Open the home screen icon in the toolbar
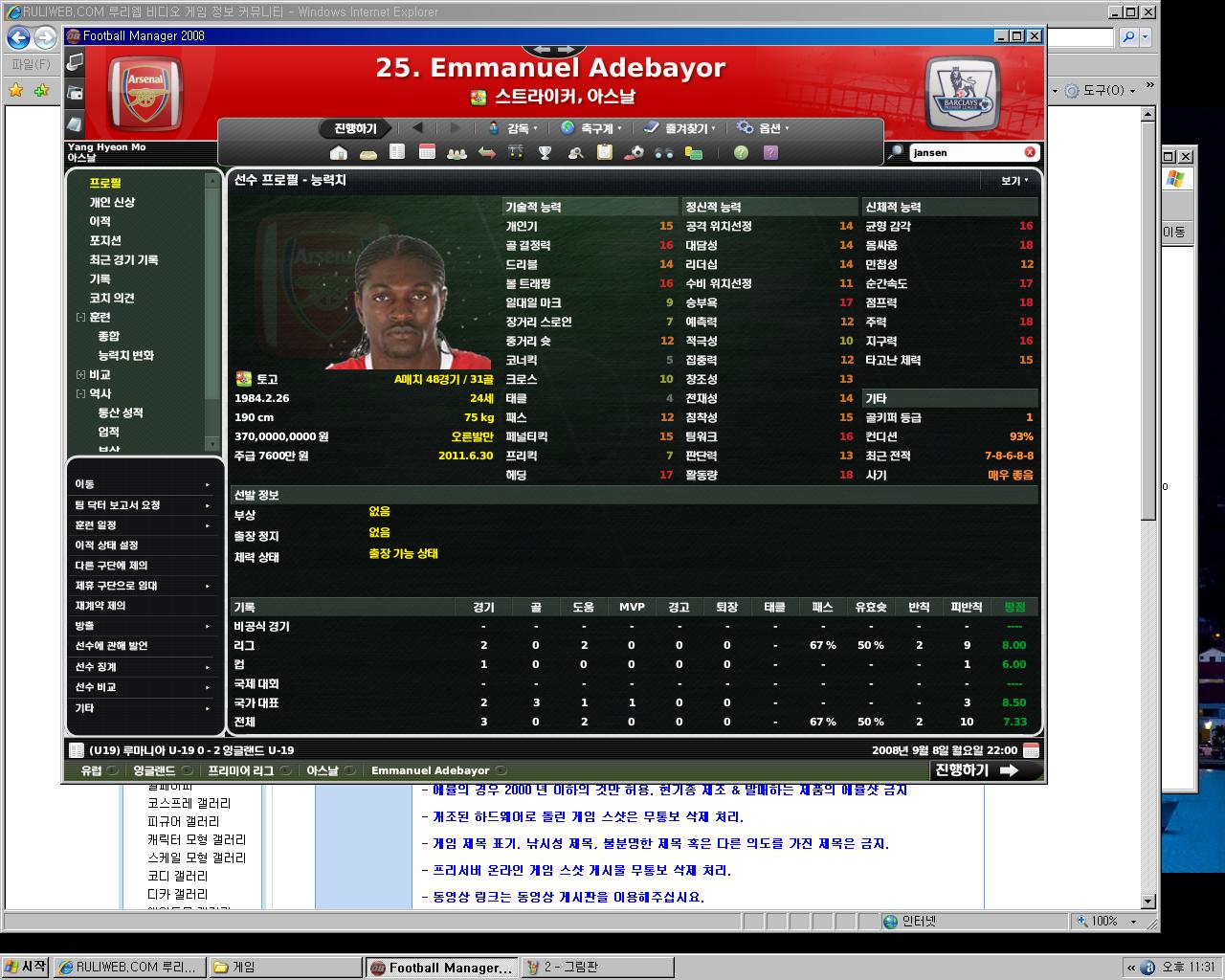1225x980 pixels. 337,153
